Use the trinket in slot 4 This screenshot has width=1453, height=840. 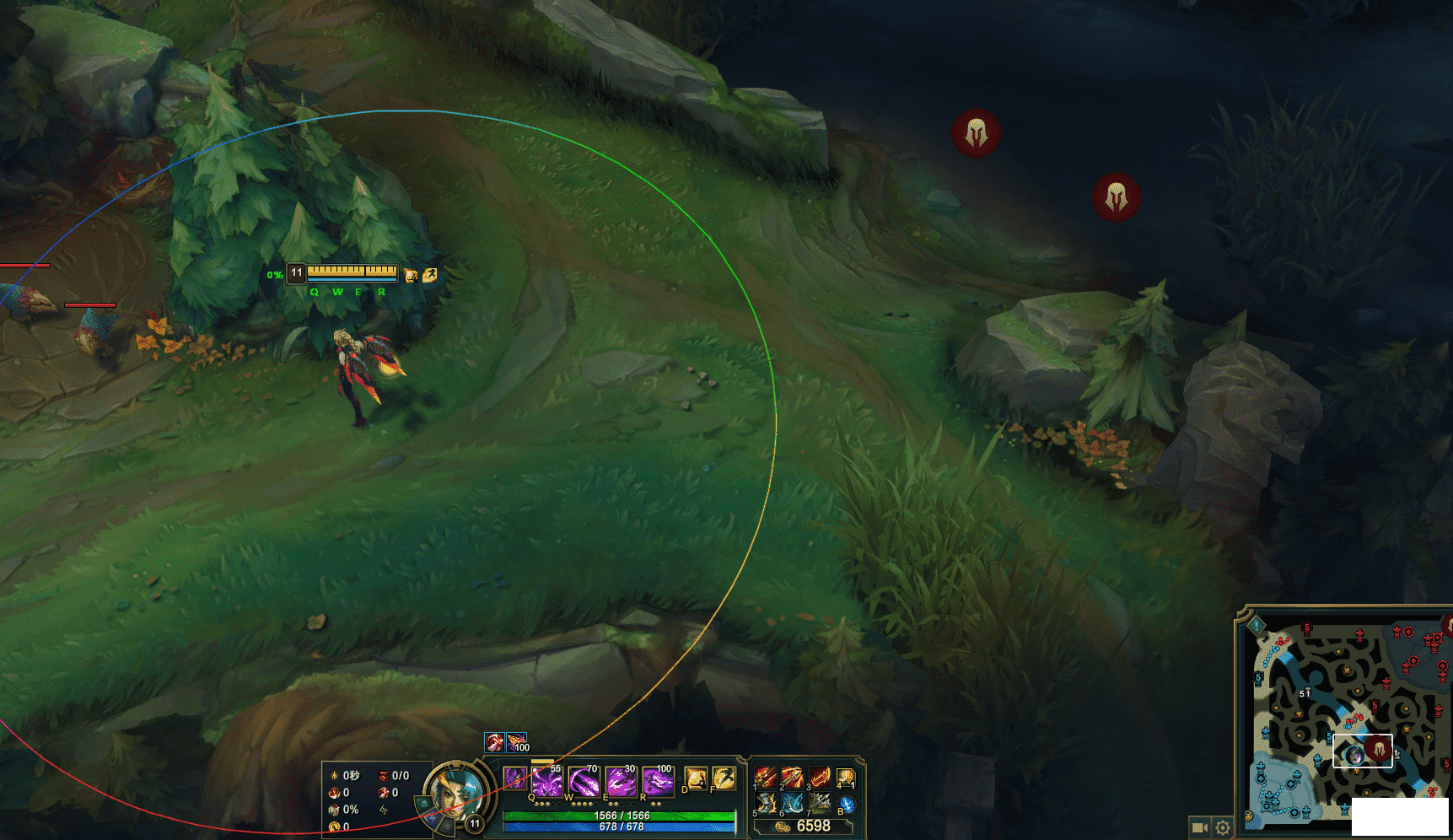(x=846, y=777)
